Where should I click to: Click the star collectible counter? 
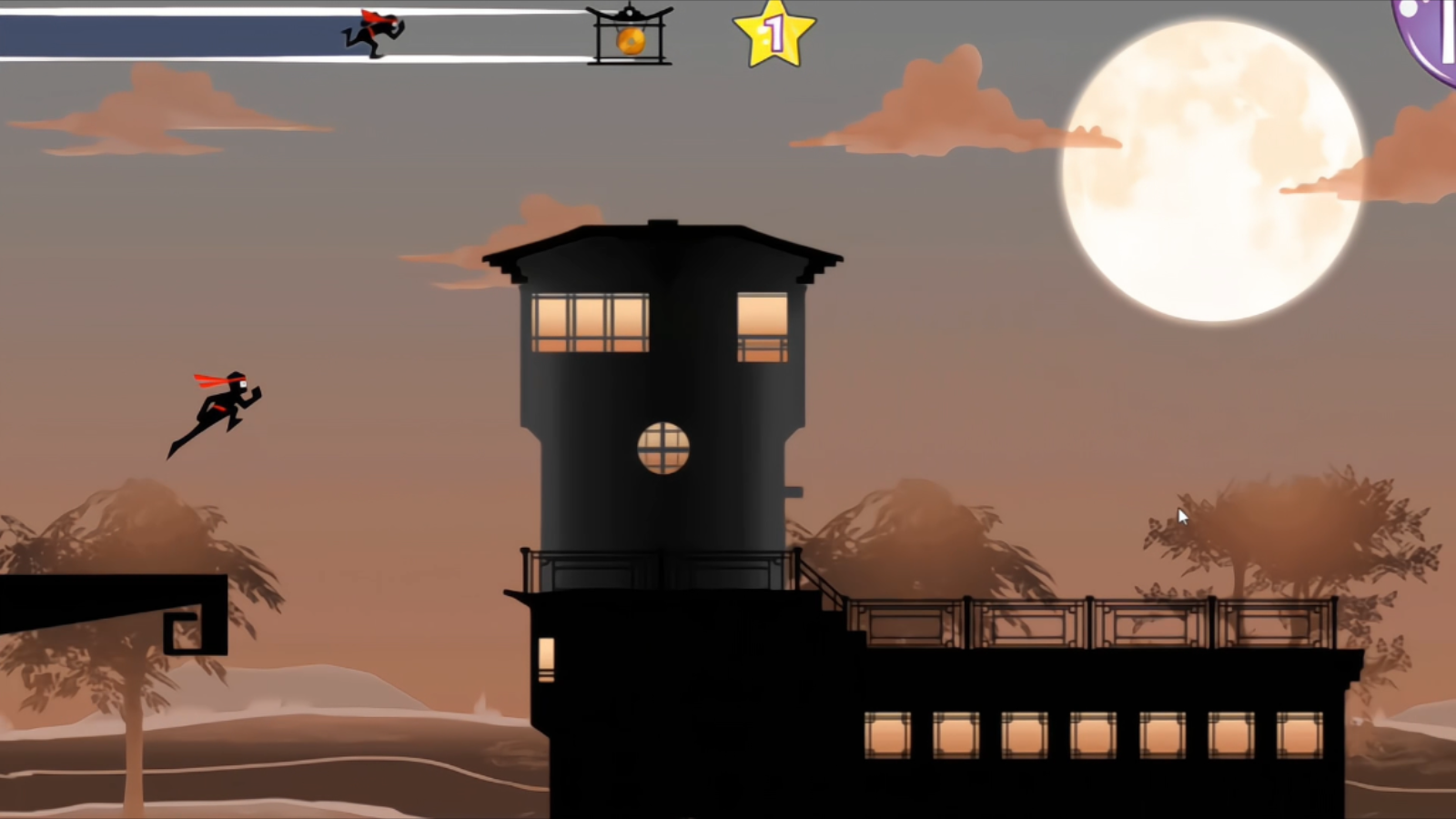(772, 36)
